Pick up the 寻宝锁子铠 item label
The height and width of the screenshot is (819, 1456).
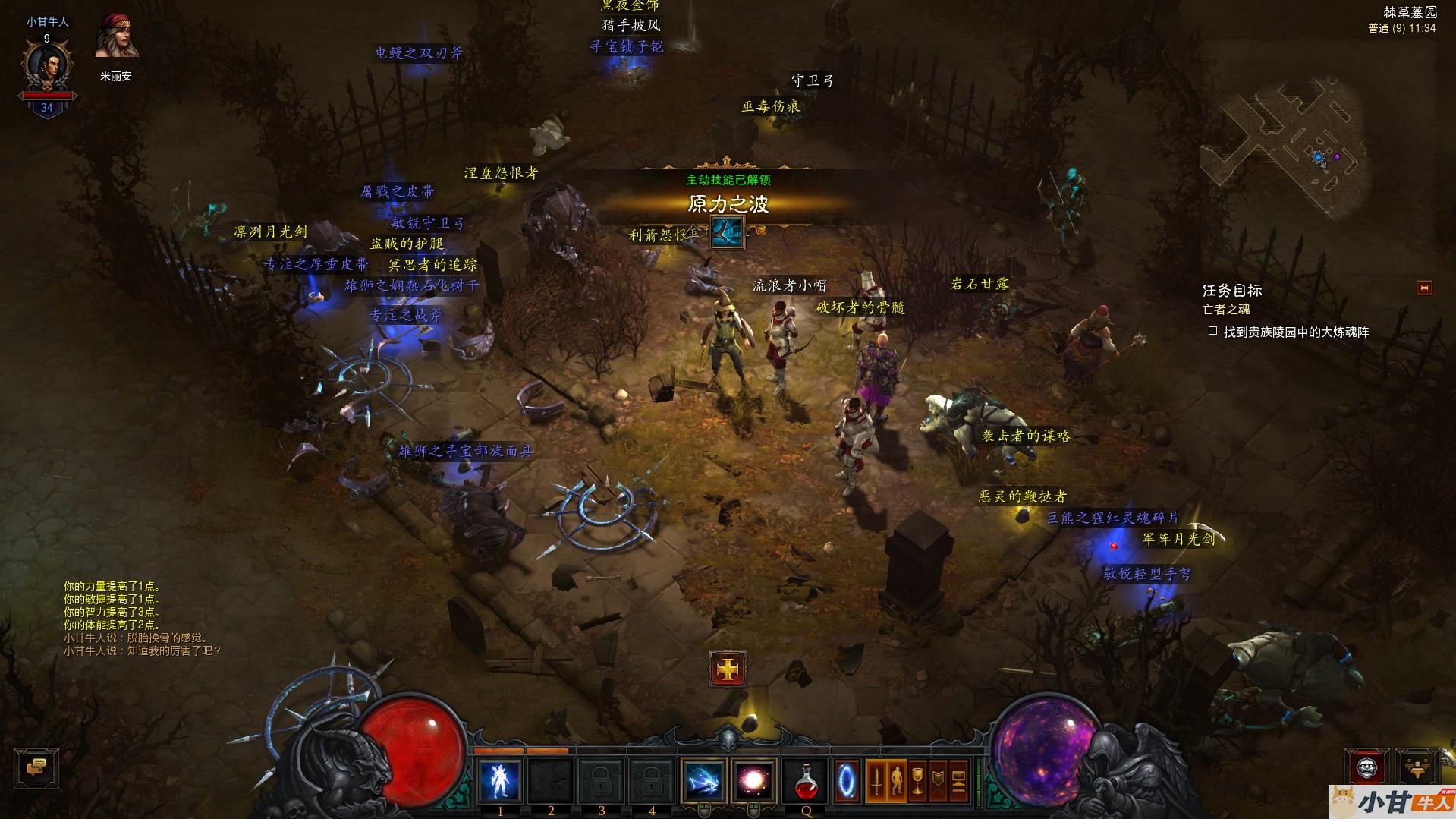(x=627, y=46)
